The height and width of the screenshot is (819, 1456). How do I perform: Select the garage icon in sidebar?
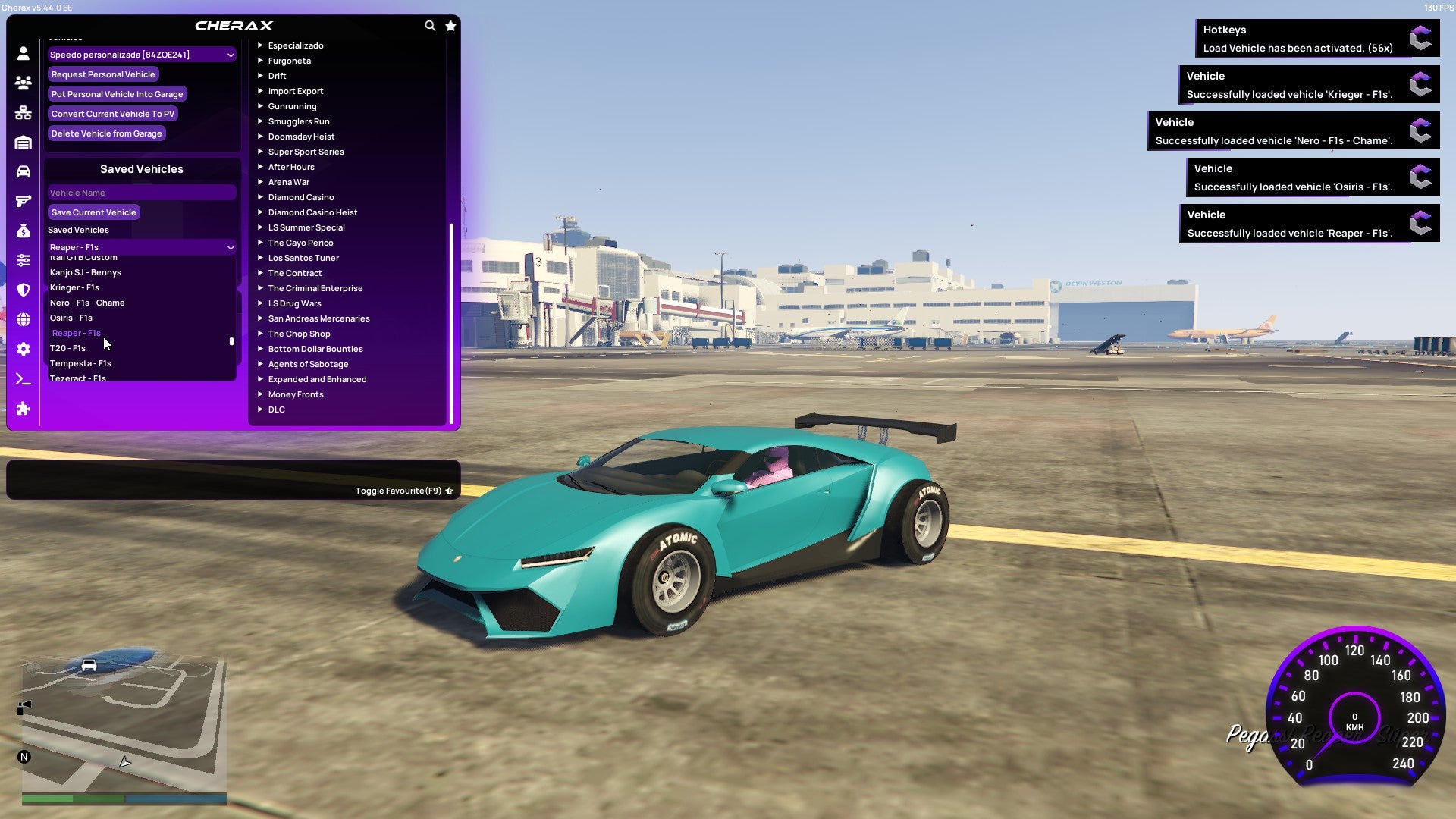(23, 141)
